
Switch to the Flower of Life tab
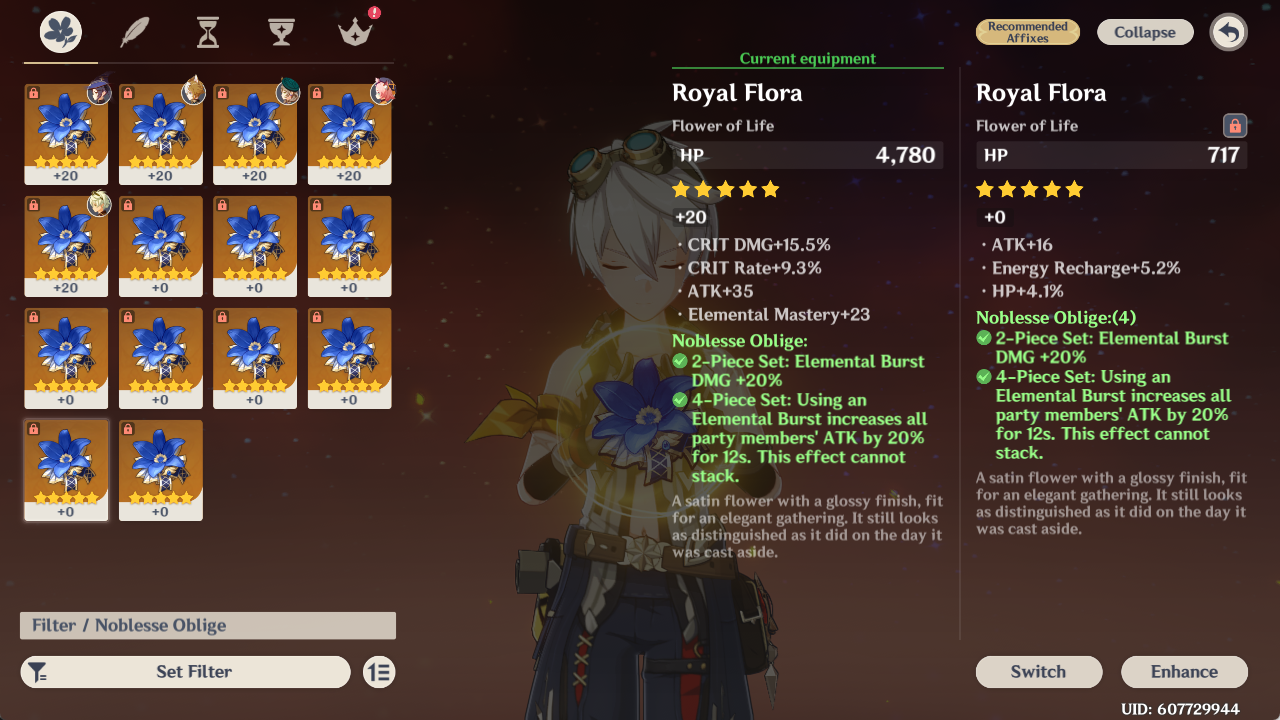point(61,33)
